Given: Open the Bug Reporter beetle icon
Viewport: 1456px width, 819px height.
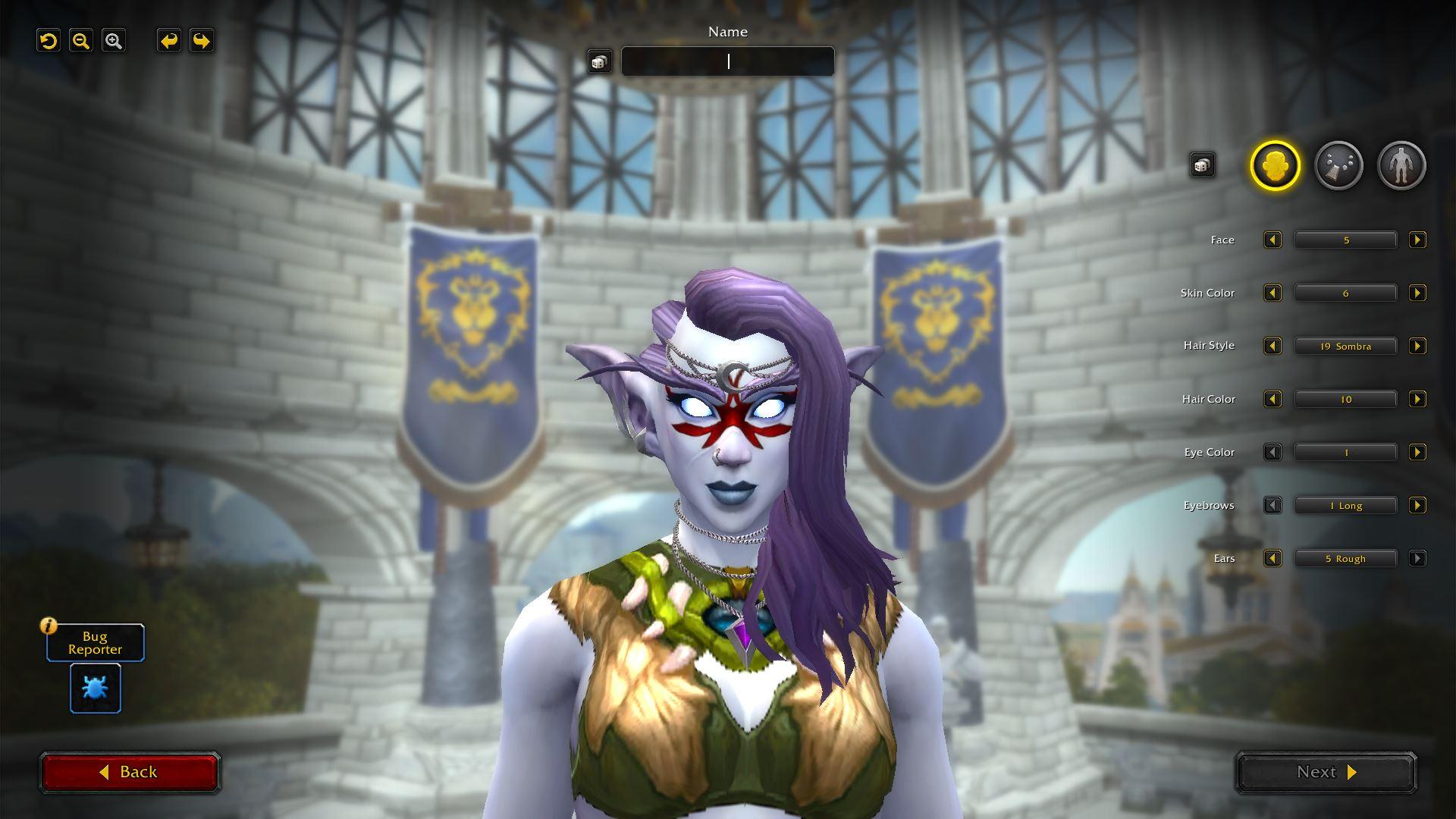Looking at the screenshot, I should [96, 688].
